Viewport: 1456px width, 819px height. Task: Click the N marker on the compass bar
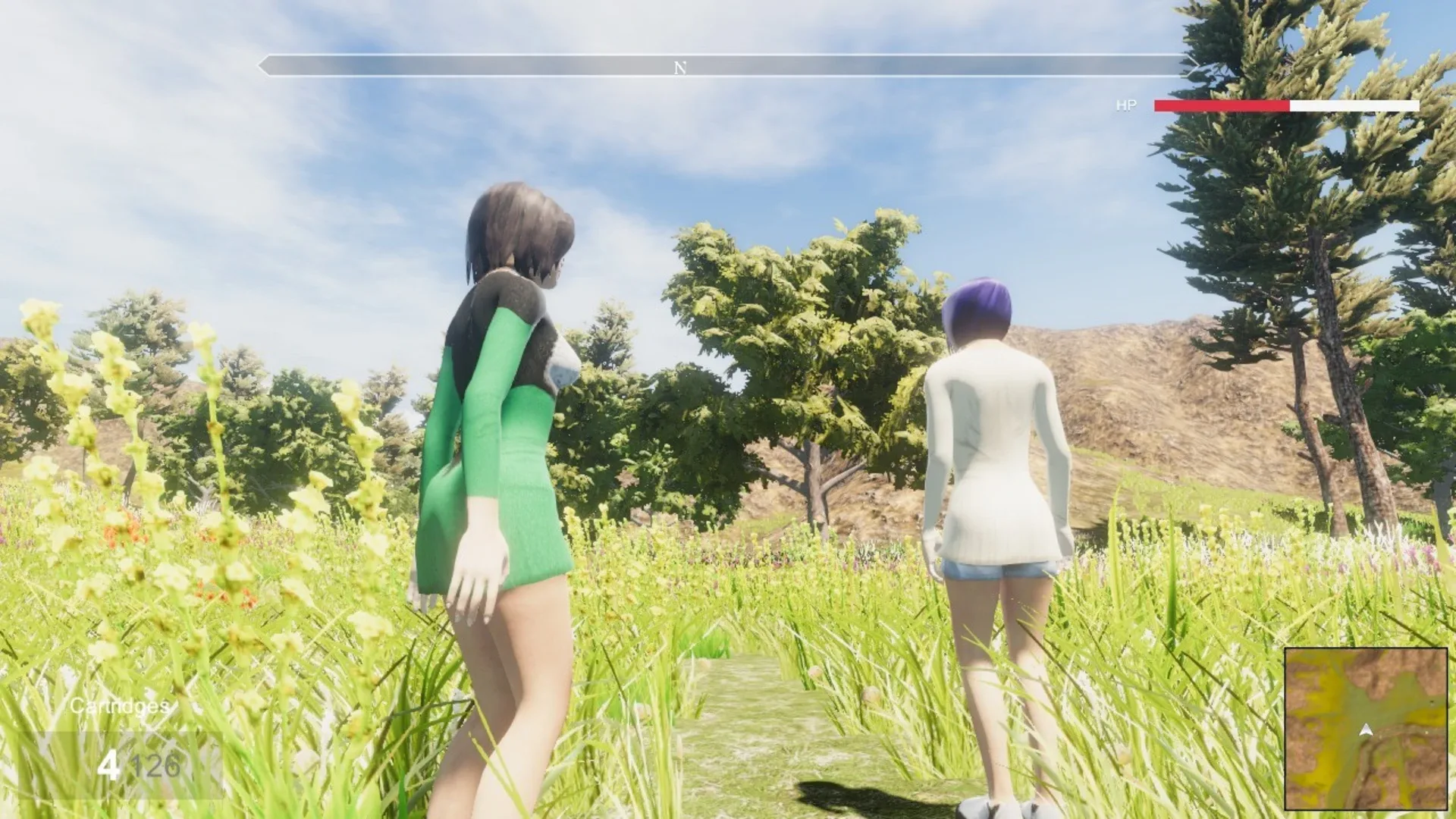[680, 67]
